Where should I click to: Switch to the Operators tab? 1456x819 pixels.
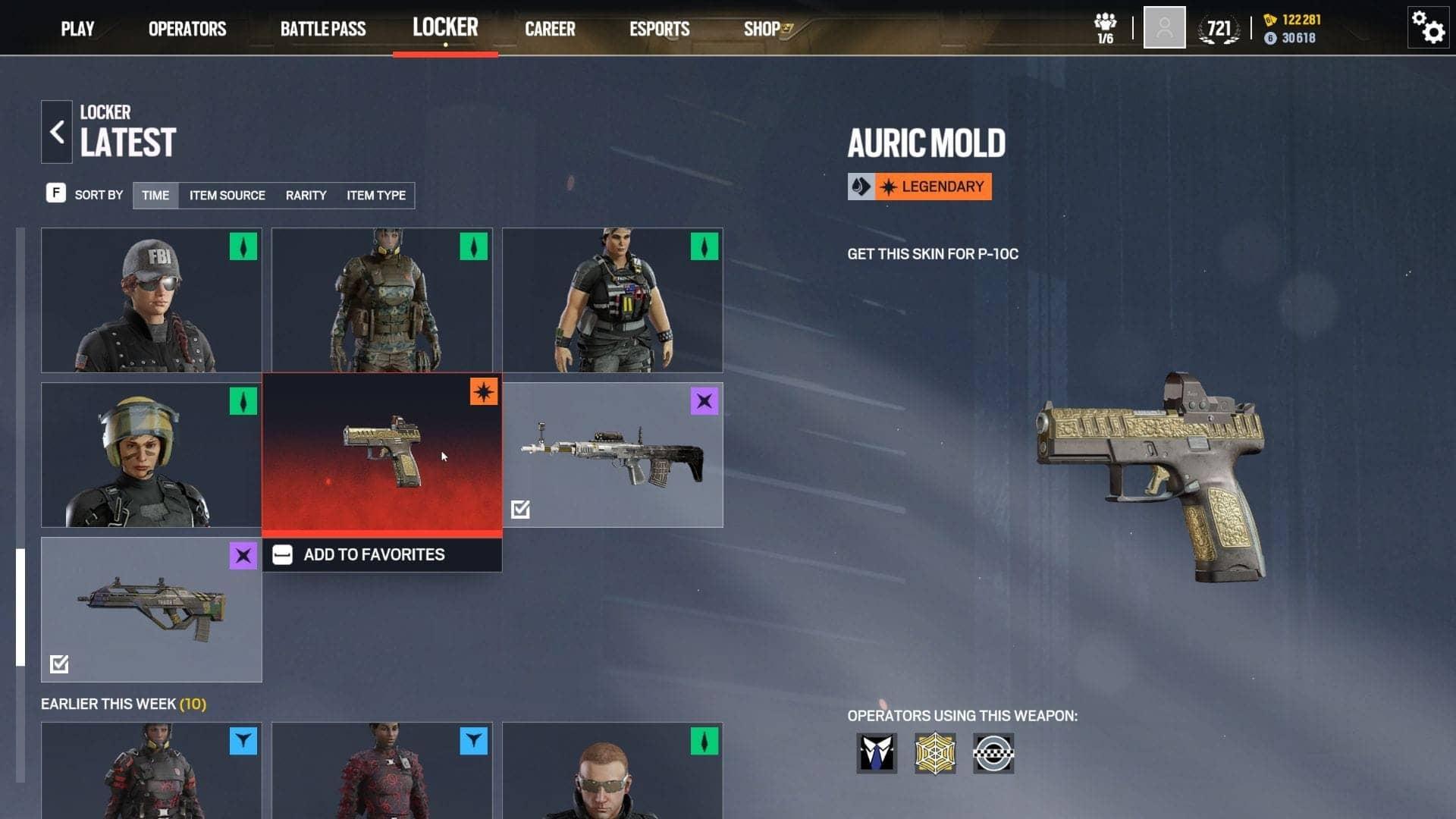[x=187, y=28]
